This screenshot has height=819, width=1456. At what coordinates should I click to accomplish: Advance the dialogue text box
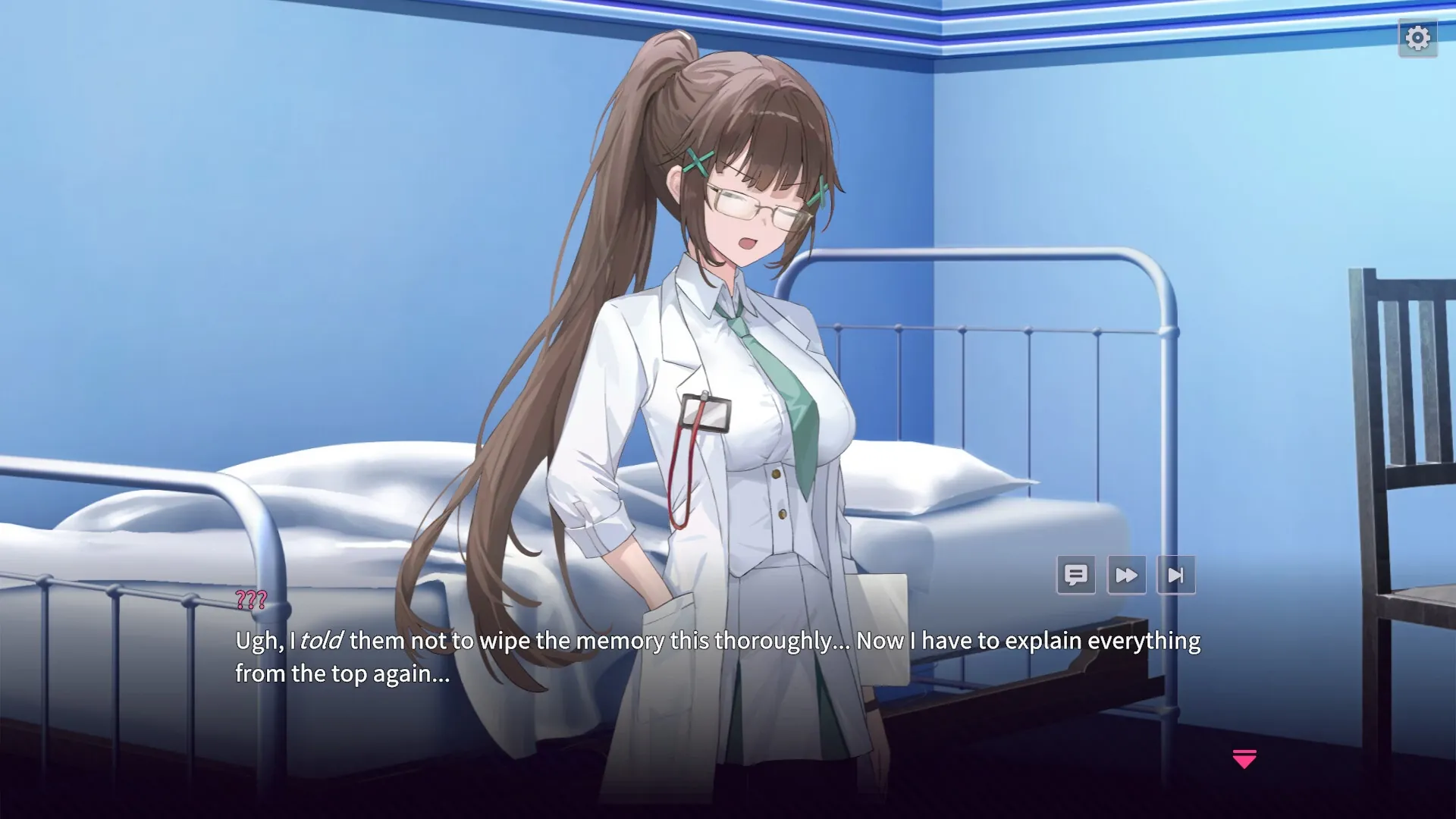(x=682, y=656)
